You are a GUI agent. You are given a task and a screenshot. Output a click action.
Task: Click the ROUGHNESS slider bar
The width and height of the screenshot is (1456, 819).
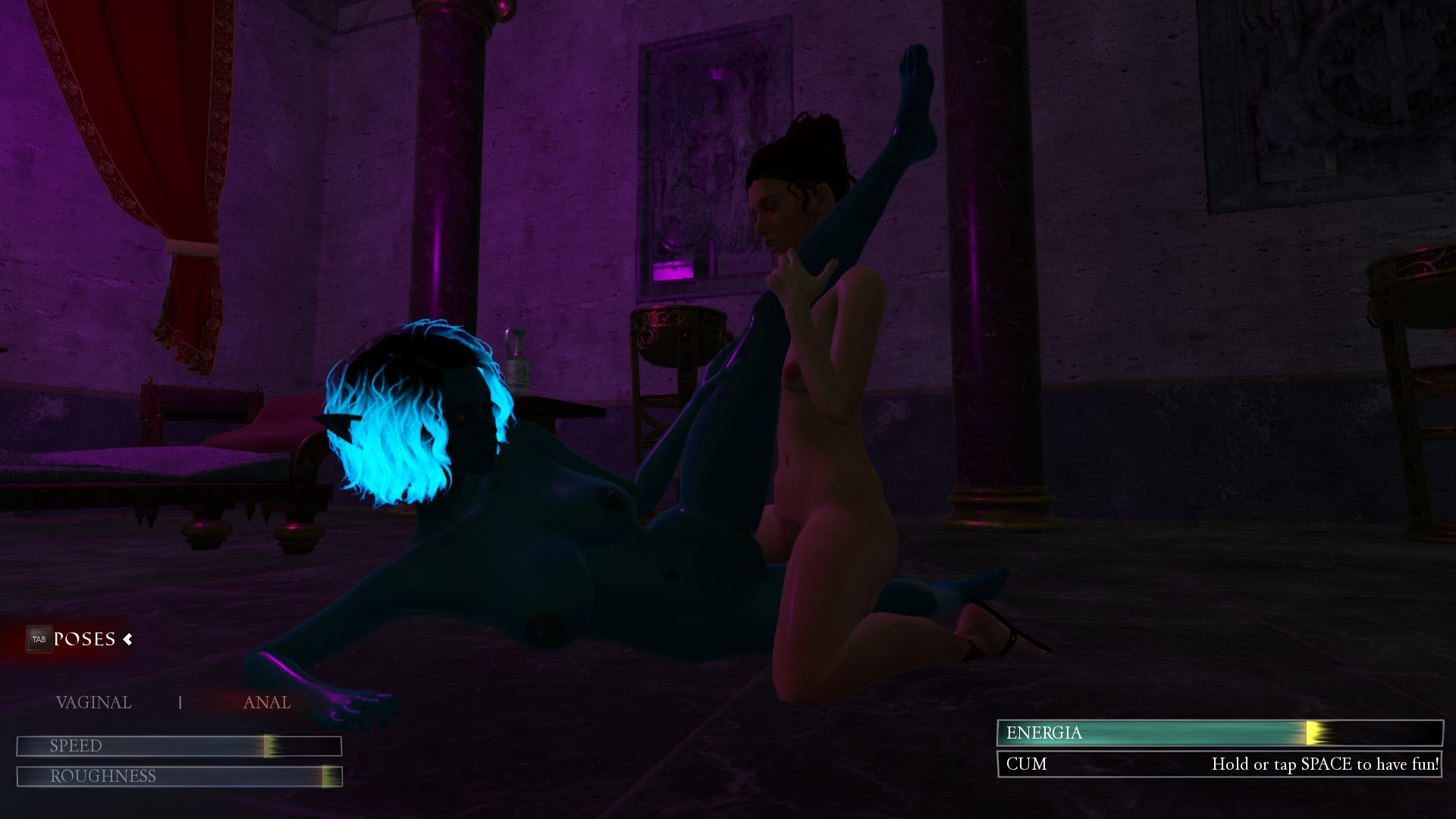(x=179, y=777)
